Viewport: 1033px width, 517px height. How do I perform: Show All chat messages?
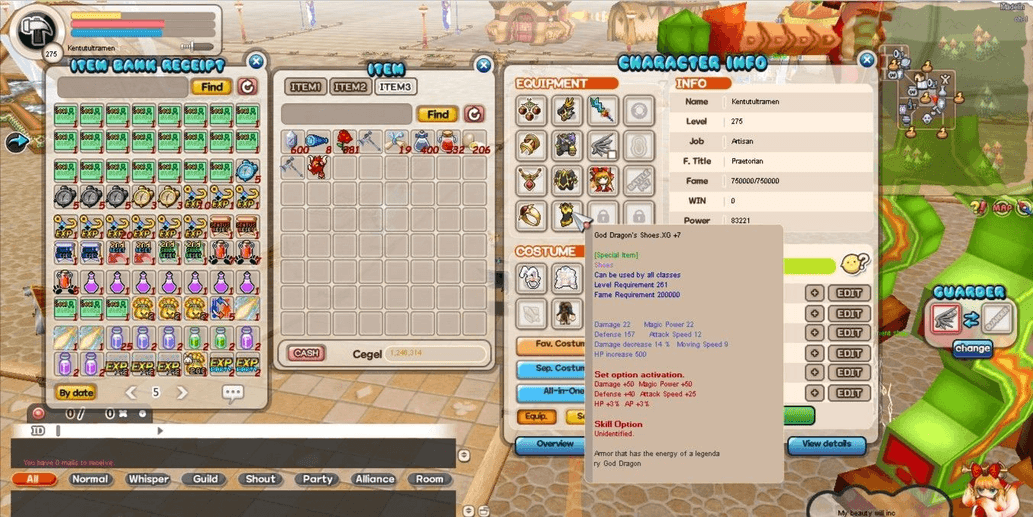(x=33, y=479)
